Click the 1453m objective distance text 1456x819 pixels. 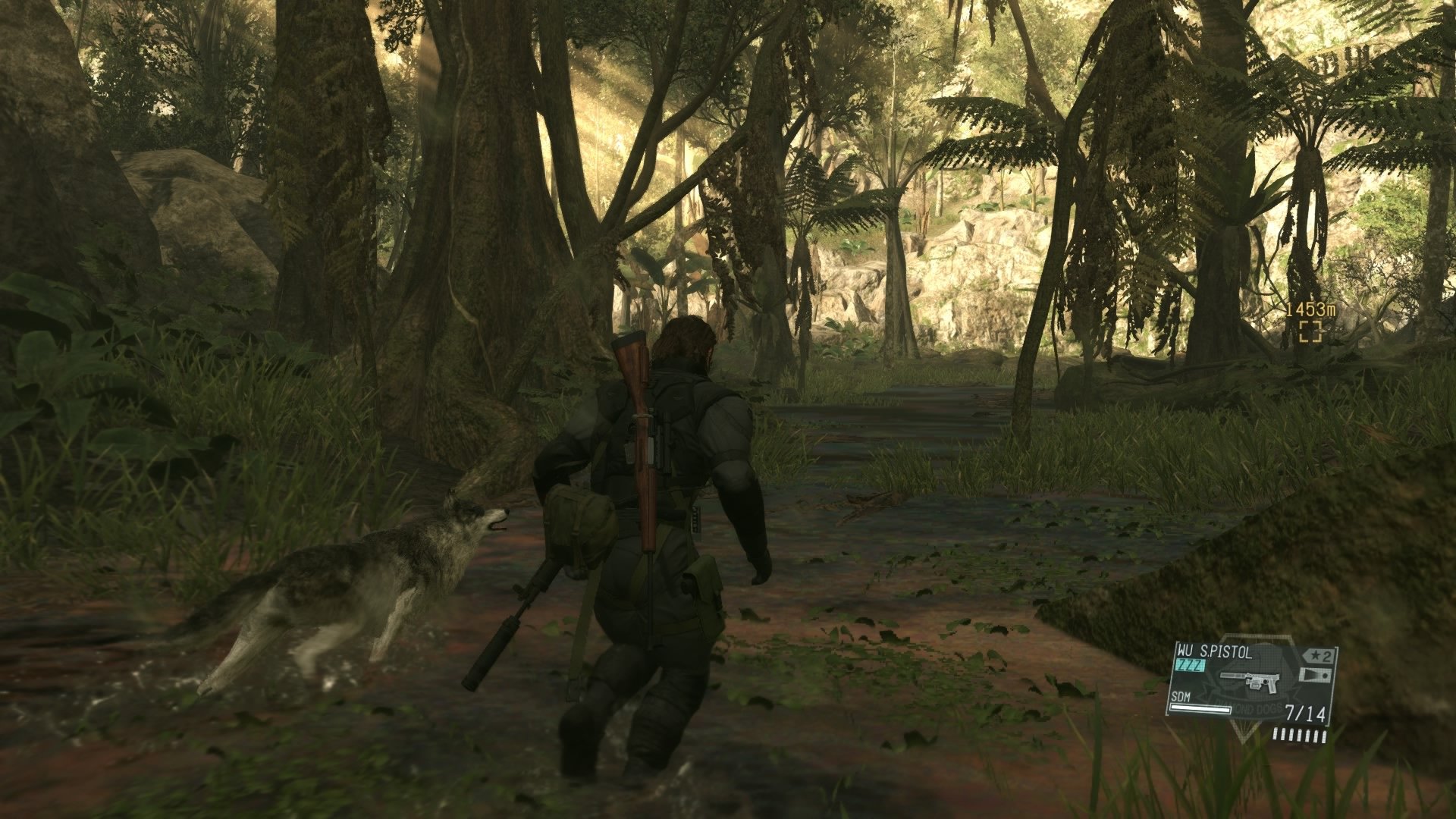point(1311,310)
